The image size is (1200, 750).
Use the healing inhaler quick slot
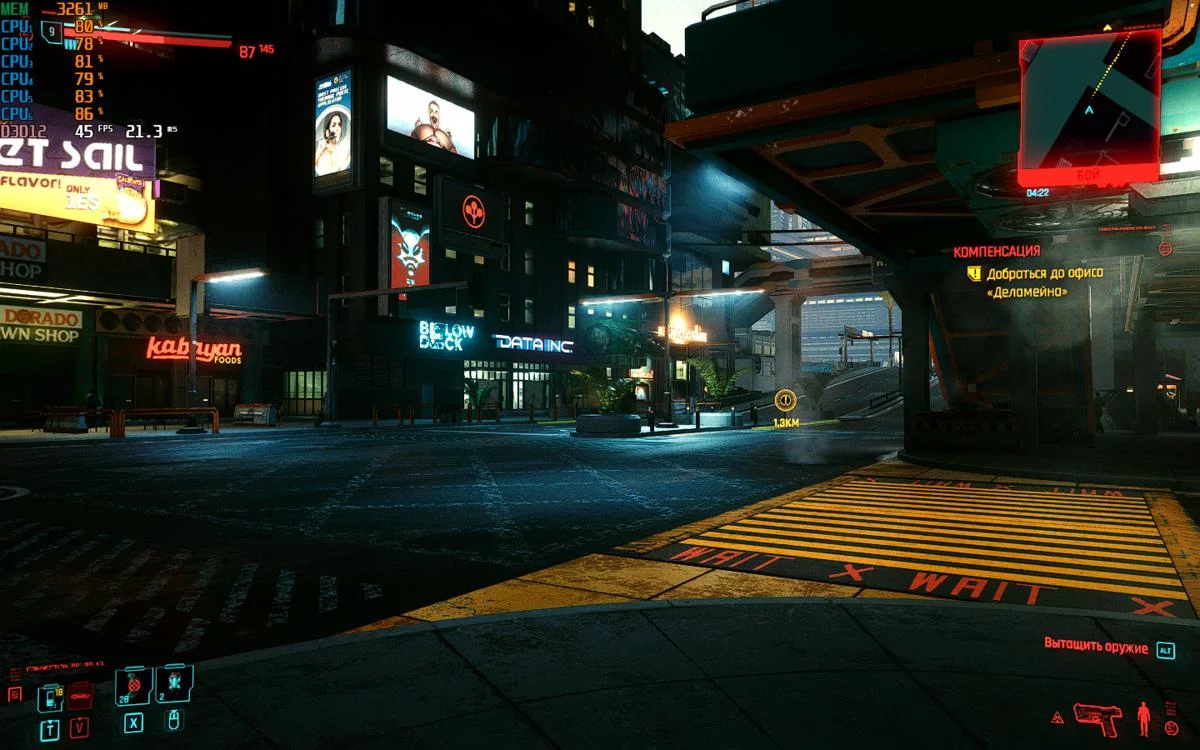coord(133,686)
